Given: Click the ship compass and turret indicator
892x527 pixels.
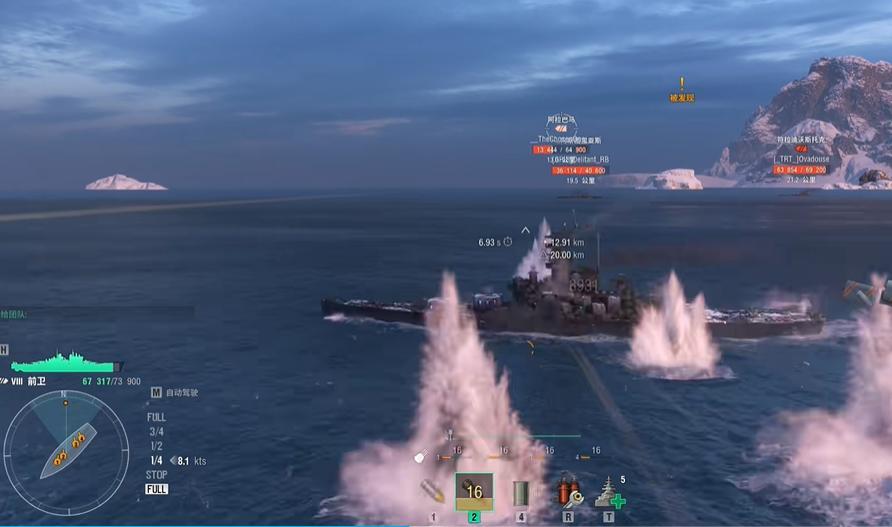Looking at the screenshot, I should point(66,446).
